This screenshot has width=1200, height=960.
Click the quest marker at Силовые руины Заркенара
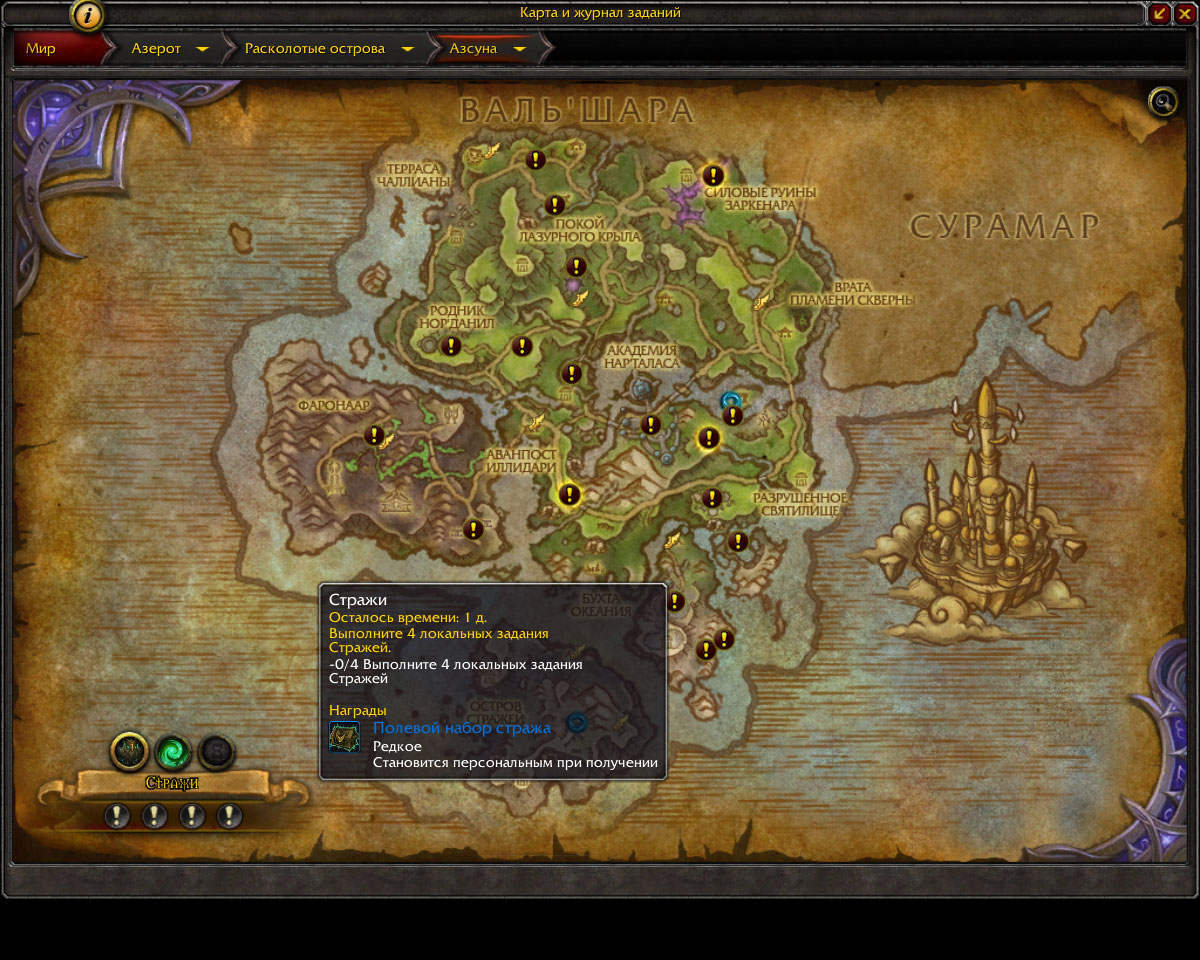713,176
